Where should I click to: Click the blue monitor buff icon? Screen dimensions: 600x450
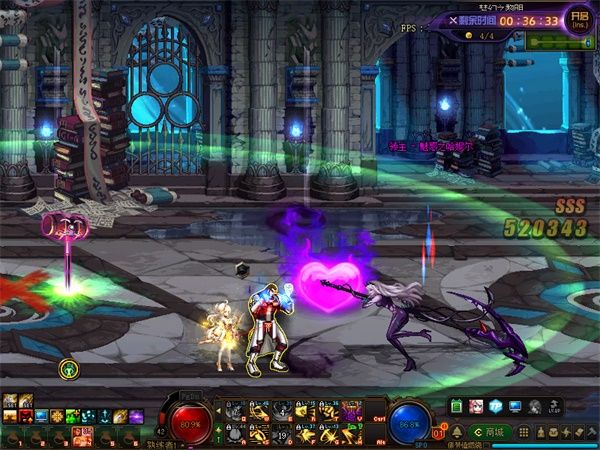tap(41, 415)
